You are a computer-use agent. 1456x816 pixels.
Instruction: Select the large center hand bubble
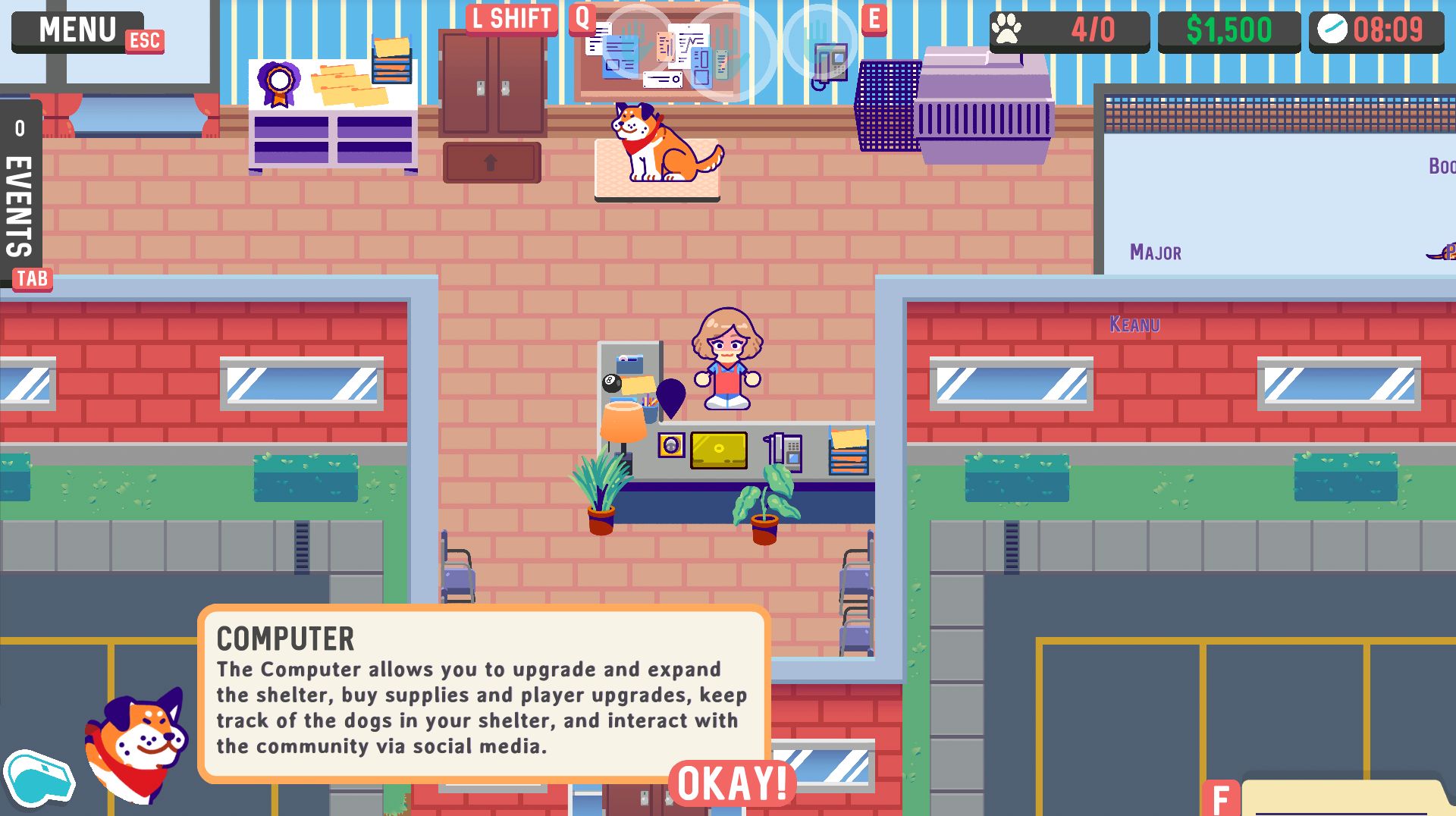(730, 53)
